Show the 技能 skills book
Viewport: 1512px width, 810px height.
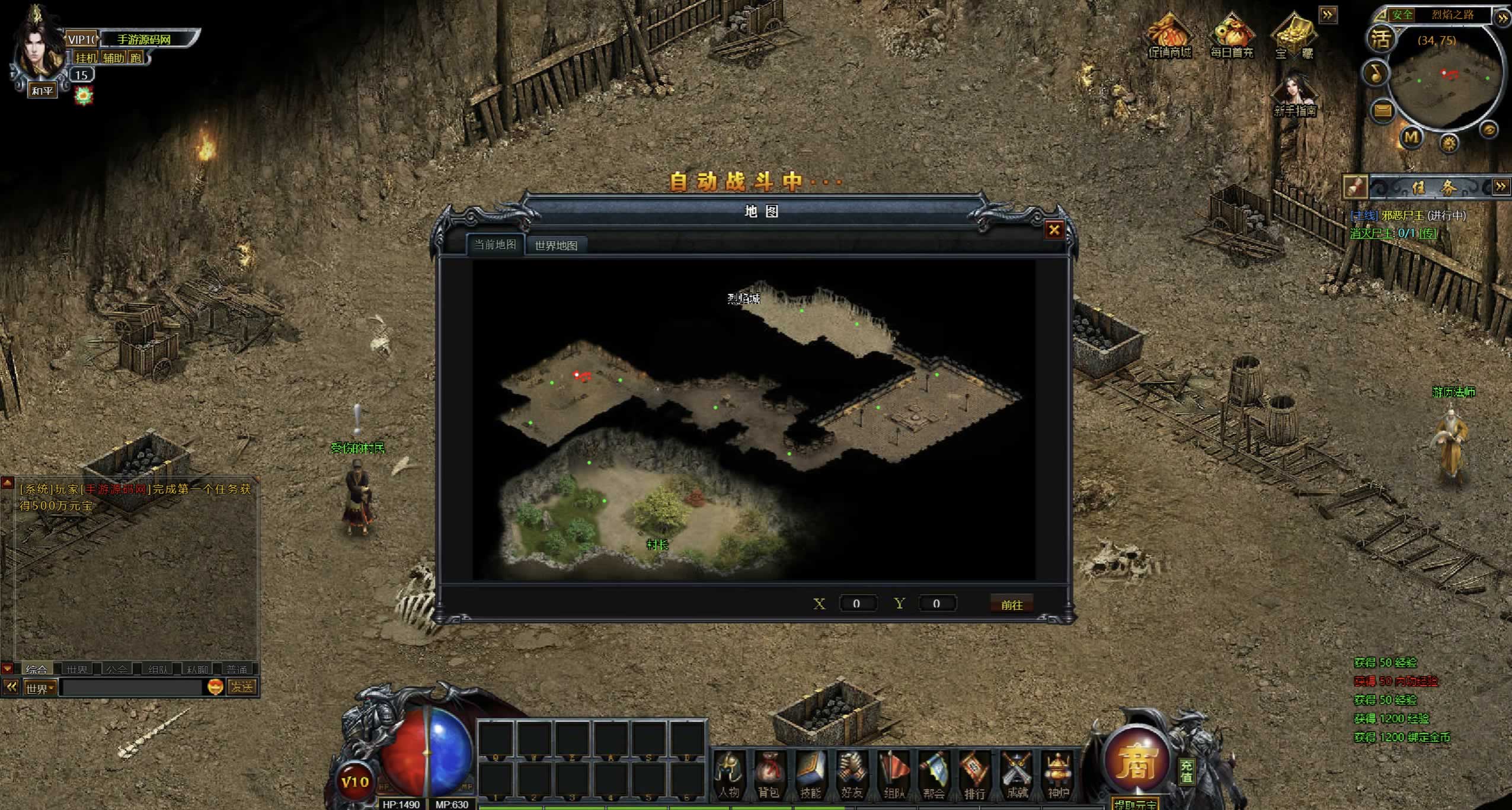[810, 774]
